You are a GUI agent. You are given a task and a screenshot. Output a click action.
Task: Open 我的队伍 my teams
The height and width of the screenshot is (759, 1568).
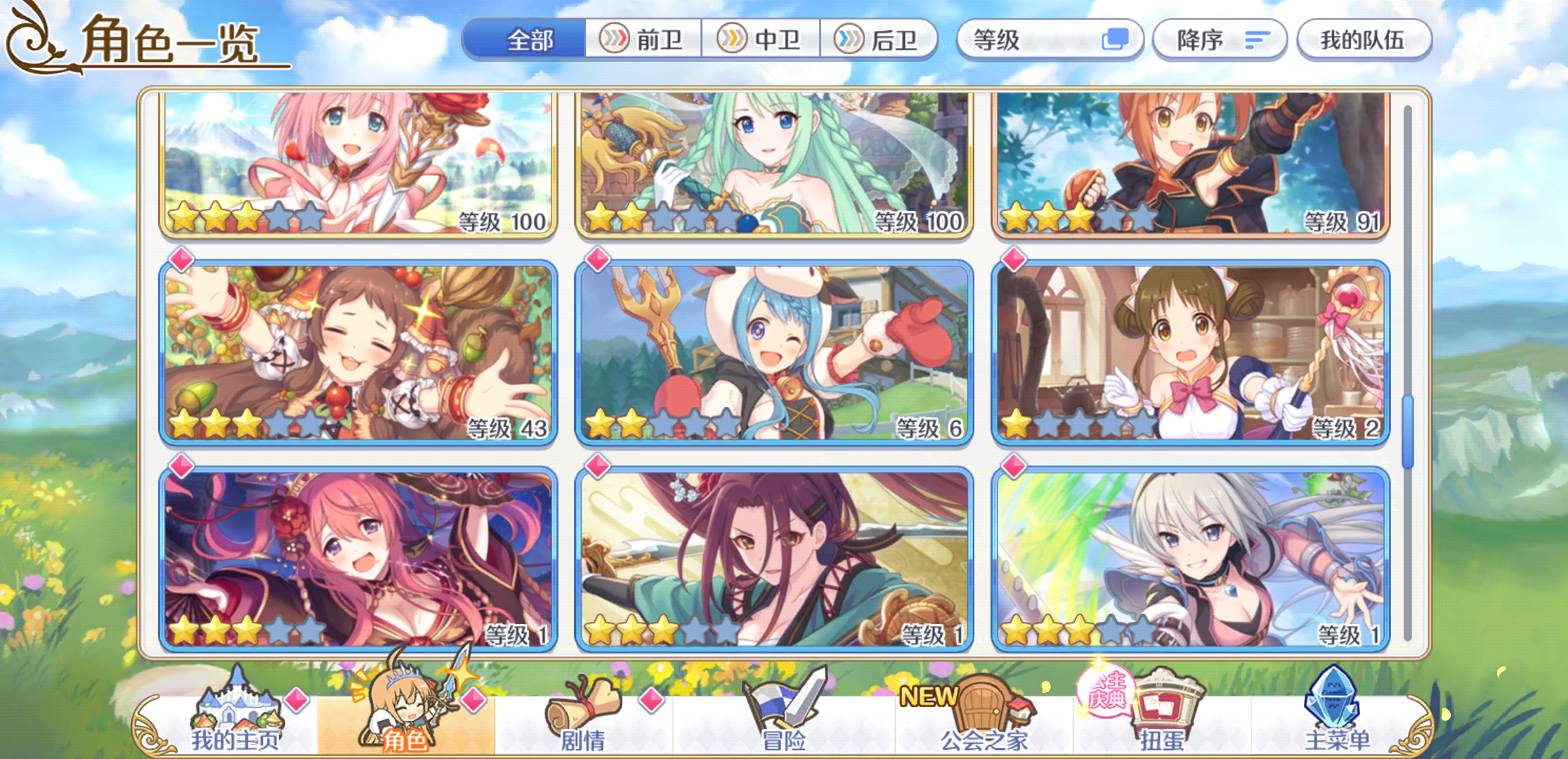tap(1364, 40)
